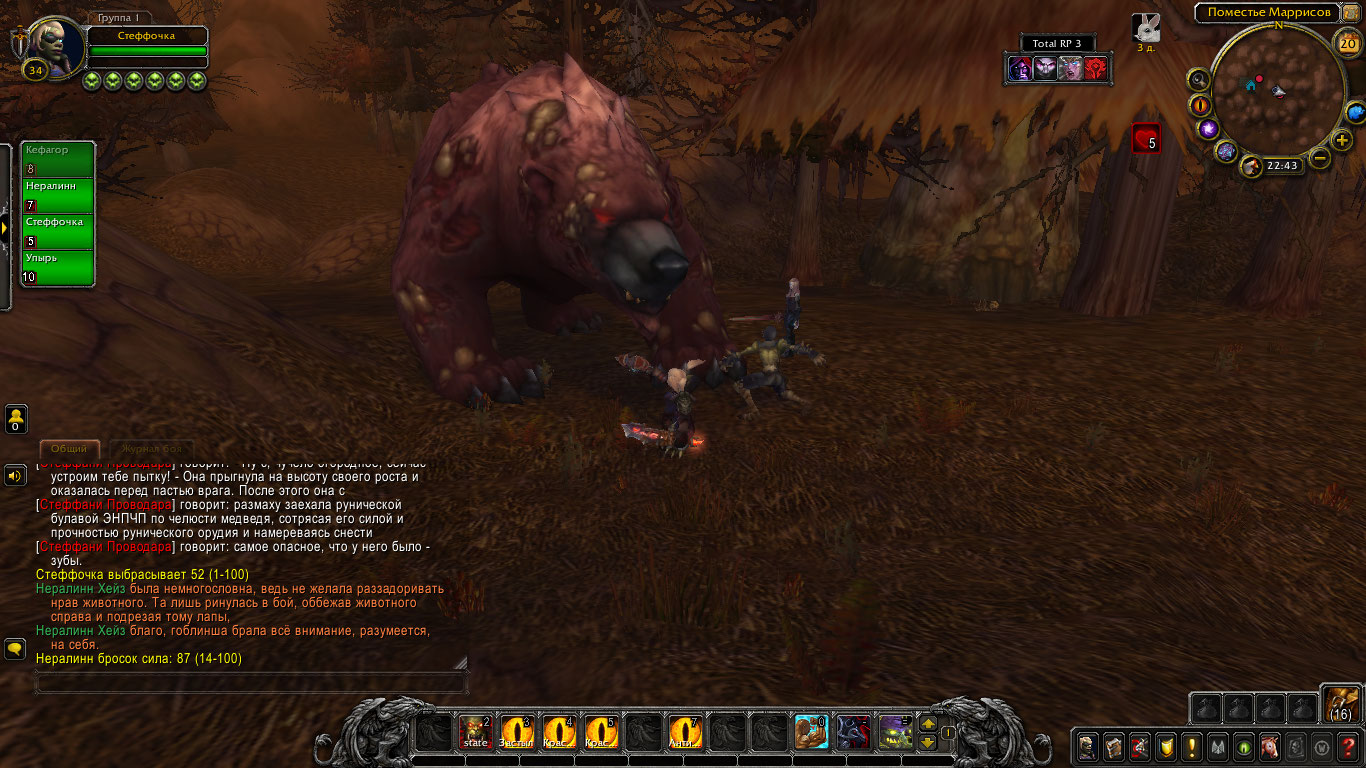Click the red Horde emblem in Total RP 3 bar
The width and height of the screenshot is (1366, 768).
point(1095,68)
